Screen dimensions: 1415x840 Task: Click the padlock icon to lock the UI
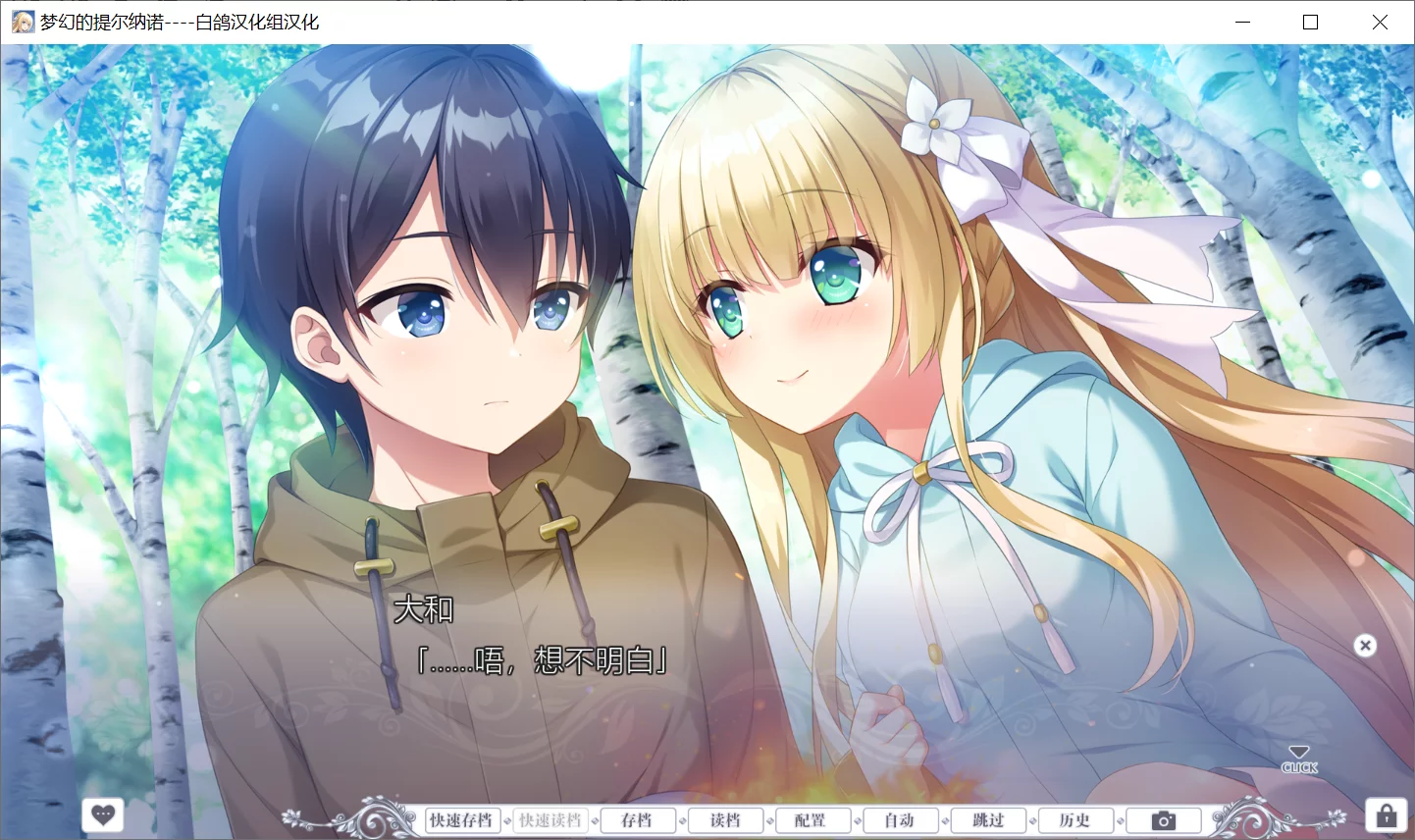coord(1387,814)
